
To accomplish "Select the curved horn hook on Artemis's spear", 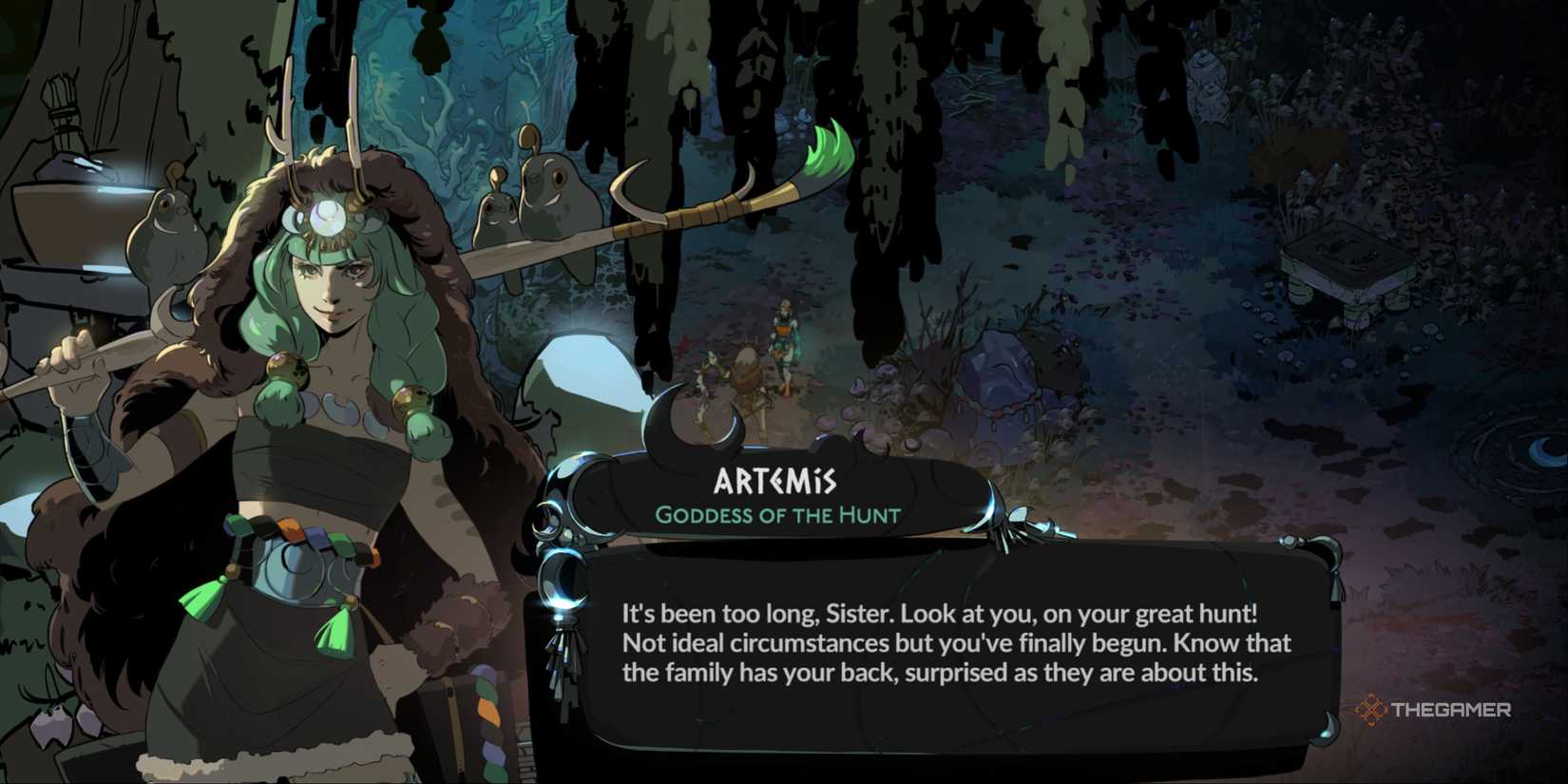I will [627, 190].
